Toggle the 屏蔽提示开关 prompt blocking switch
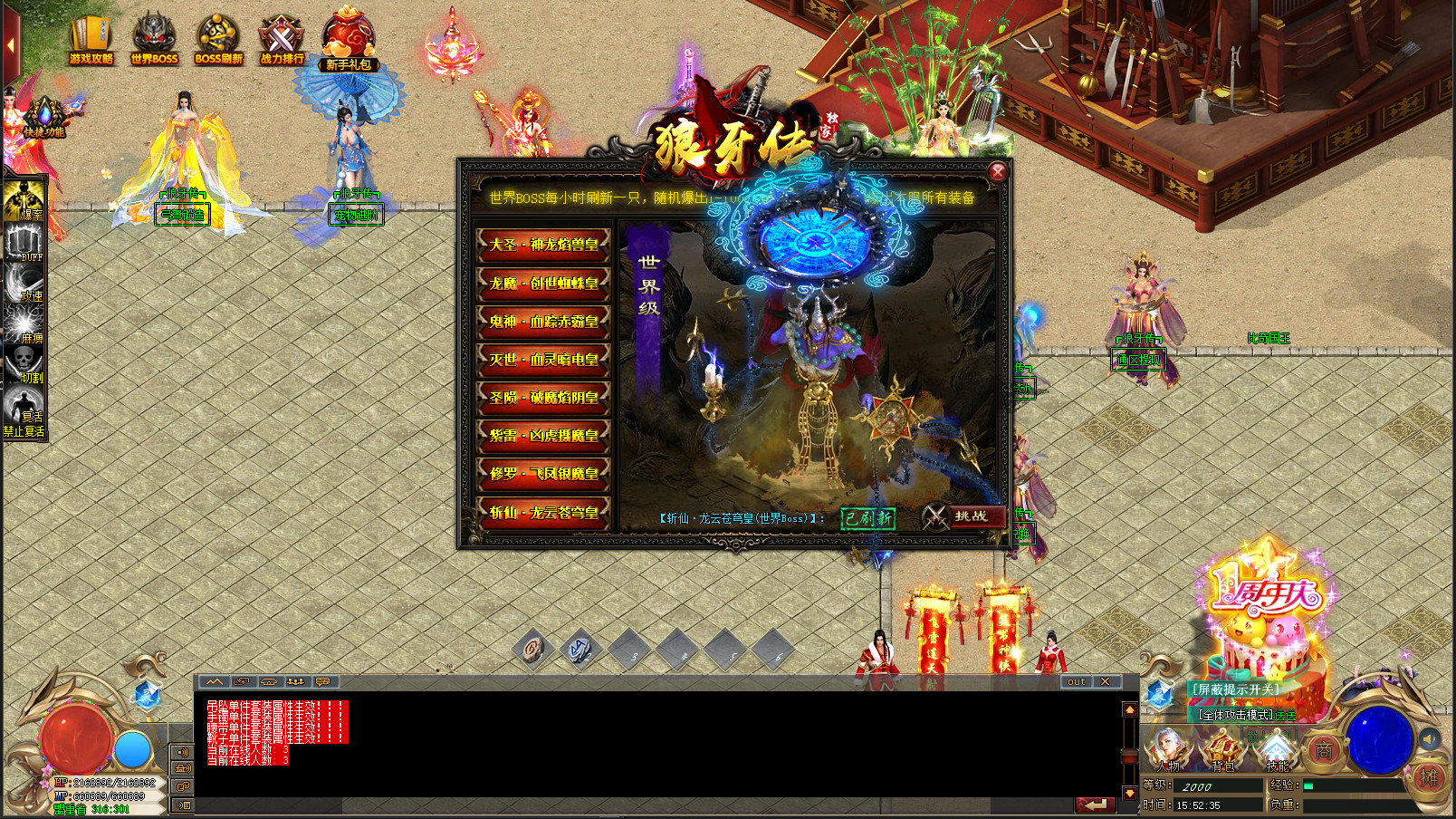 click(1235, 689)
